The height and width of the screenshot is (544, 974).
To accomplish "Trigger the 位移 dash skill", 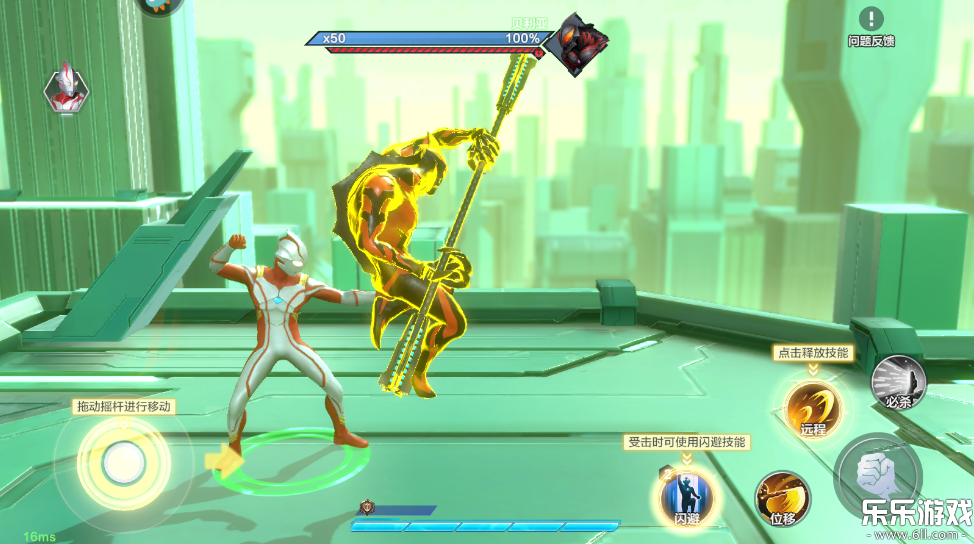I will pos(782,497).
